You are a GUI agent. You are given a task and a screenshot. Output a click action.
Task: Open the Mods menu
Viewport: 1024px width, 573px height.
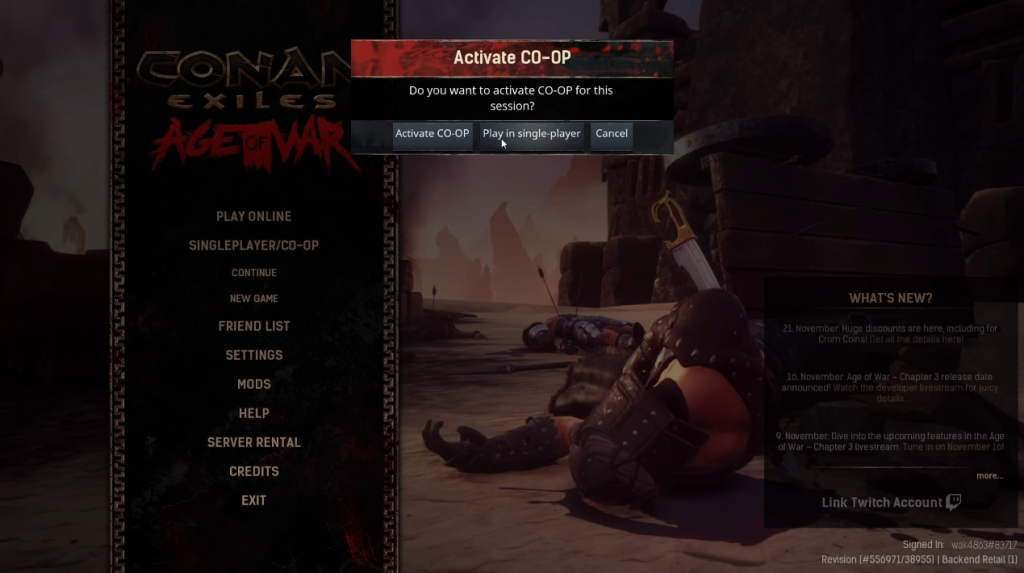(x=254, y=384)
